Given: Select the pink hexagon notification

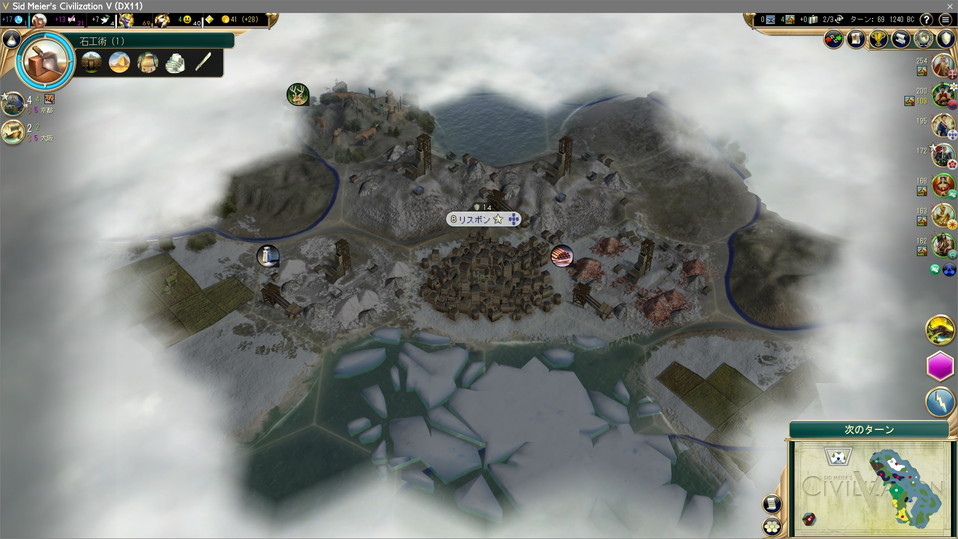Looking at the screenshot, I should pos(940,366).
